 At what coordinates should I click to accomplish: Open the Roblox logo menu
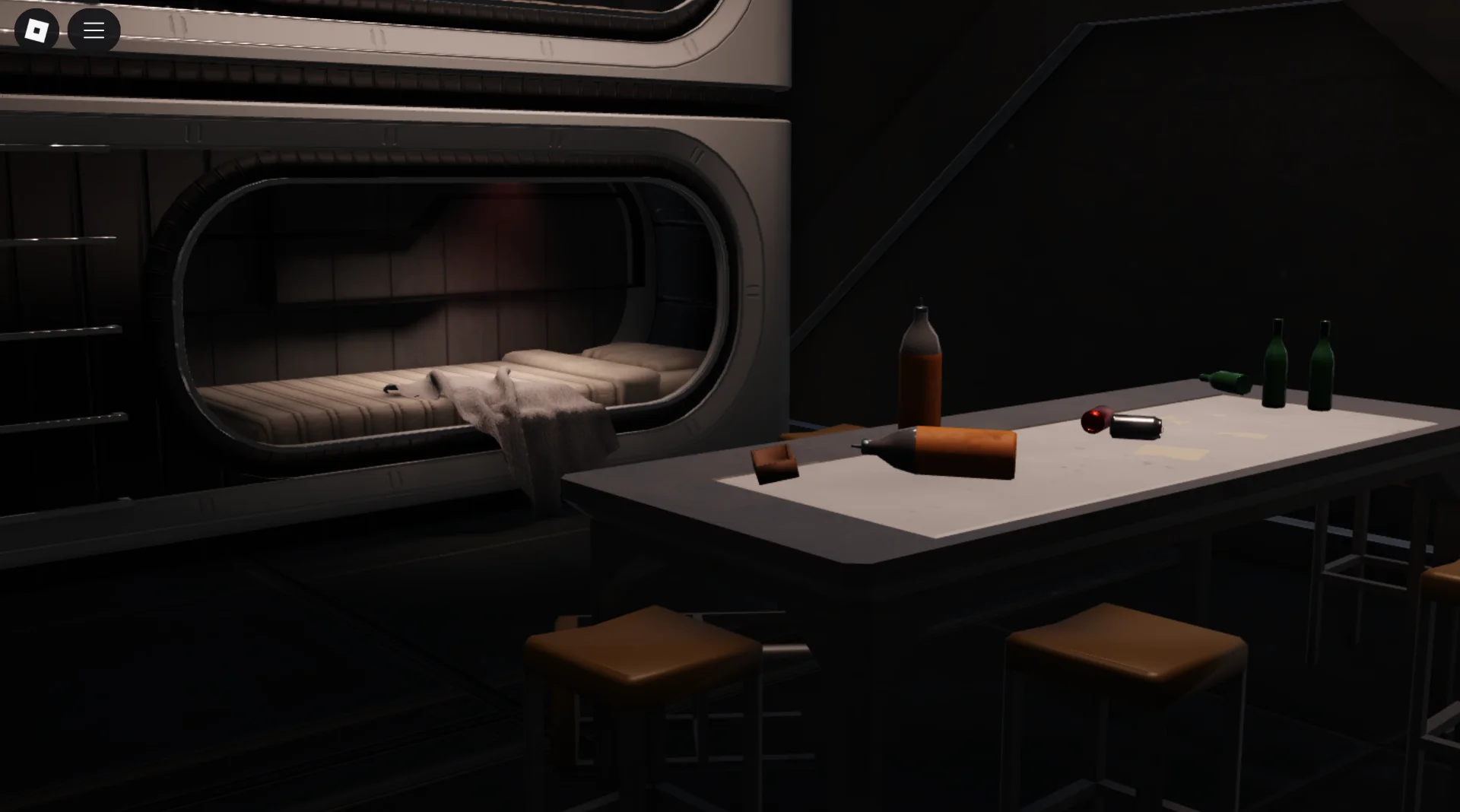[x=36, y=30]
